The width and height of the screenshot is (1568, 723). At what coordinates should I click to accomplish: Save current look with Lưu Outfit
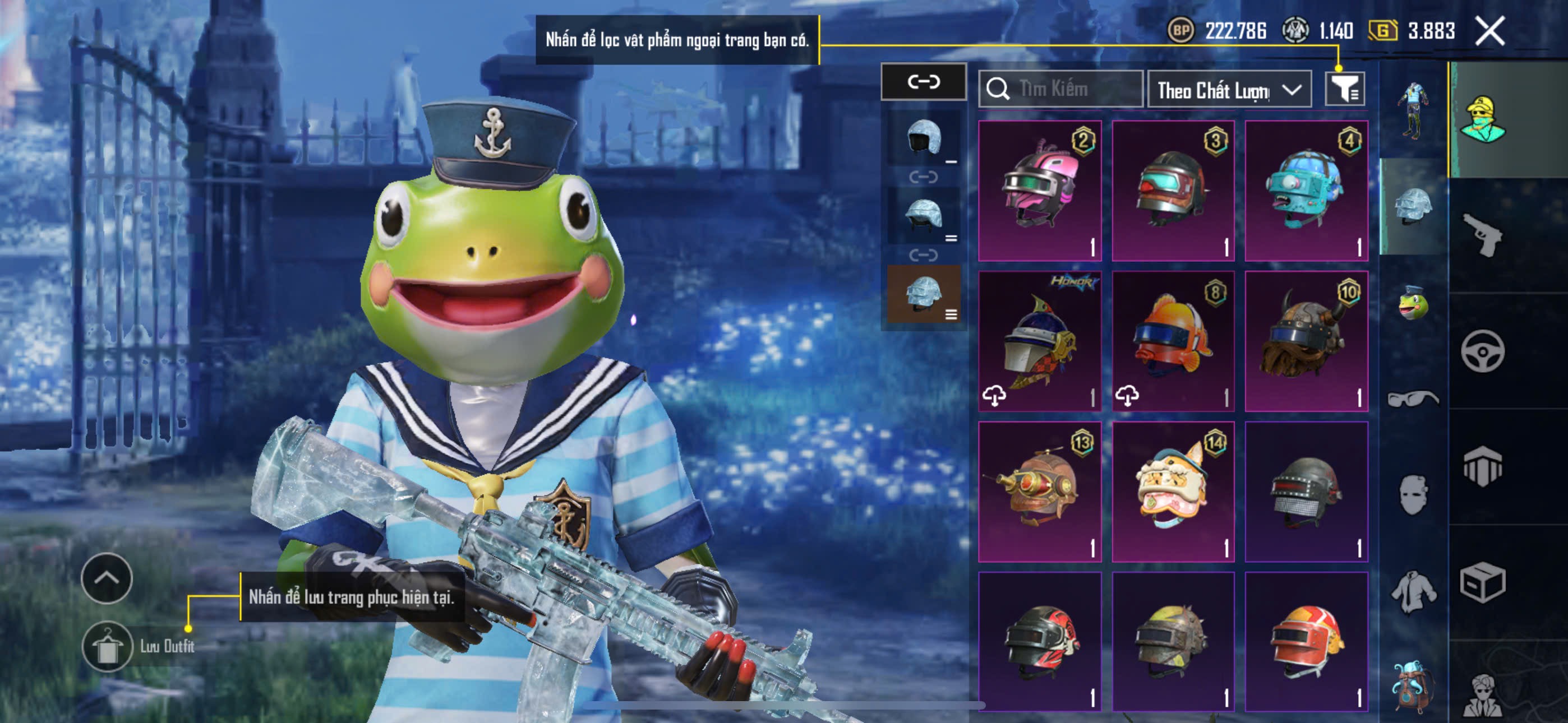pos(108,646)
